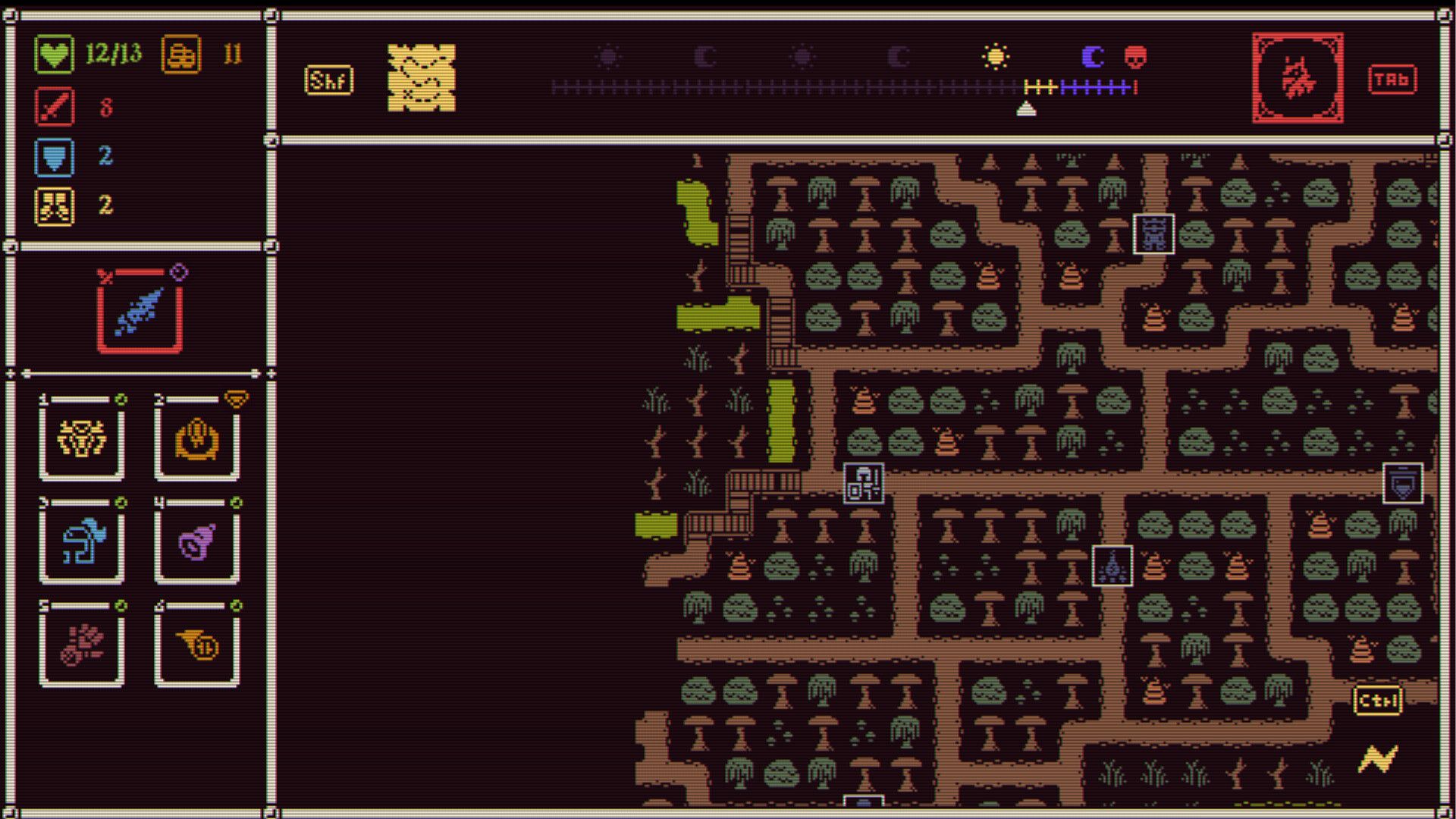Image resolution: width=1456 pixels, height=819 pixels.
Task: Click the red monster portrait near Tab
Action: [1298, 78]
